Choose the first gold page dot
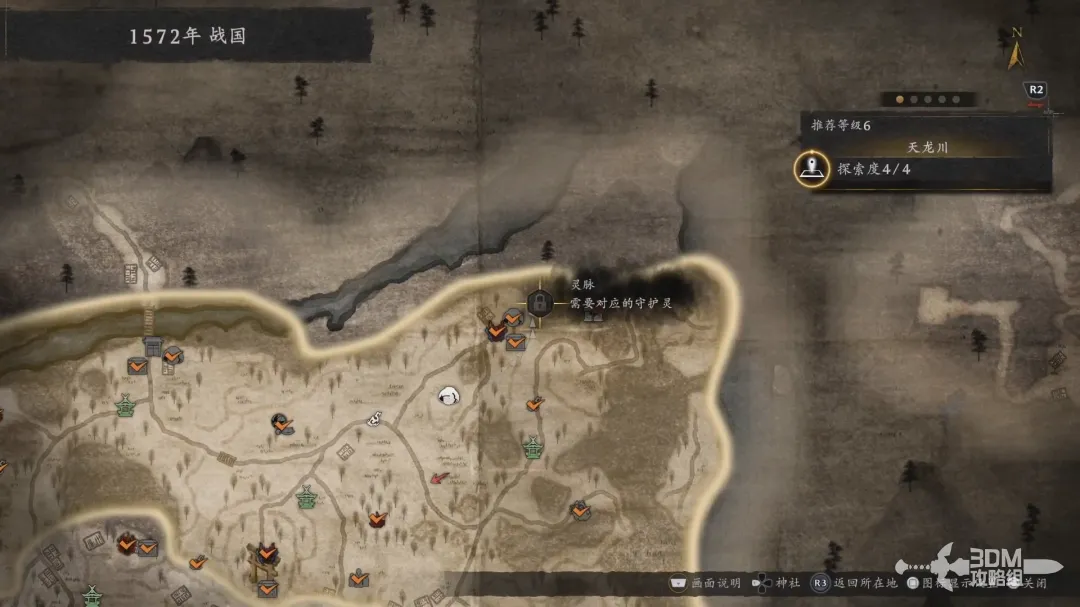Viewport: 1080px width, 607px height. pos(898,99)
